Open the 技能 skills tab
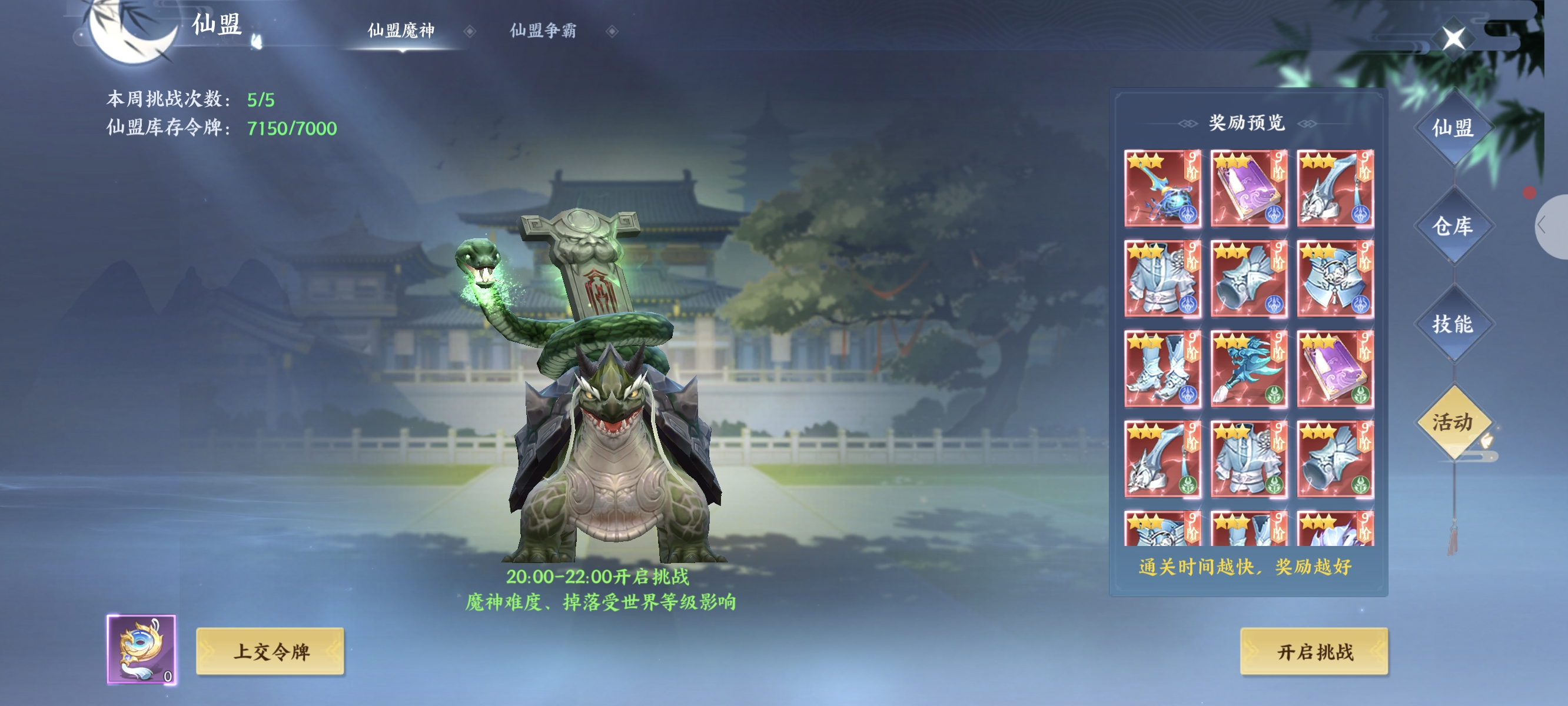 [1453, 324]
